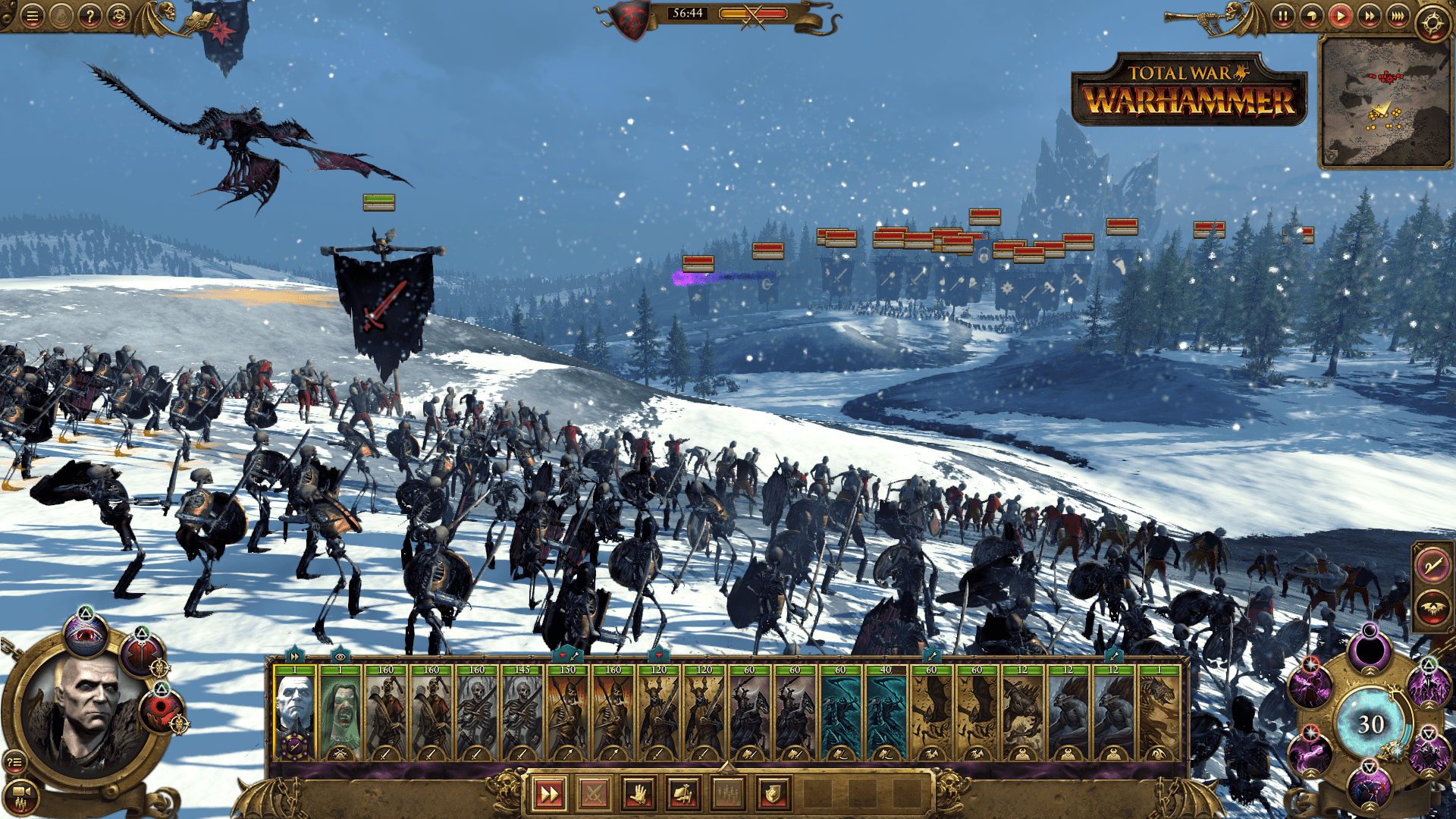Select the pale vampire lord unit card
The height and width of the screenshot is (819, 1456).
[x=294, y=713]
